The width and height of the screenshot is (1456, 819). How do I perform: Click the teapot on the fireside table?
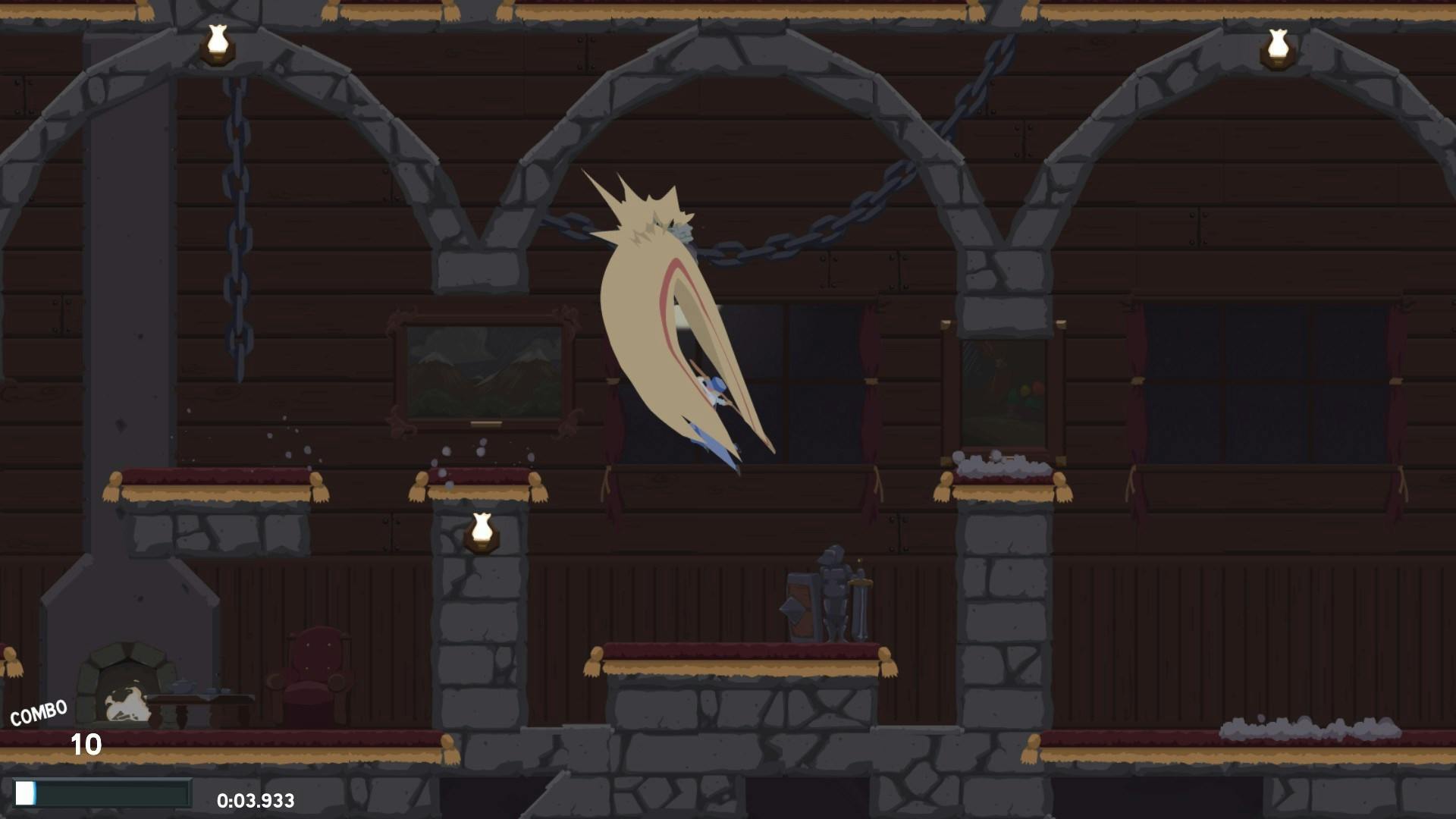[x=180, y=686]
